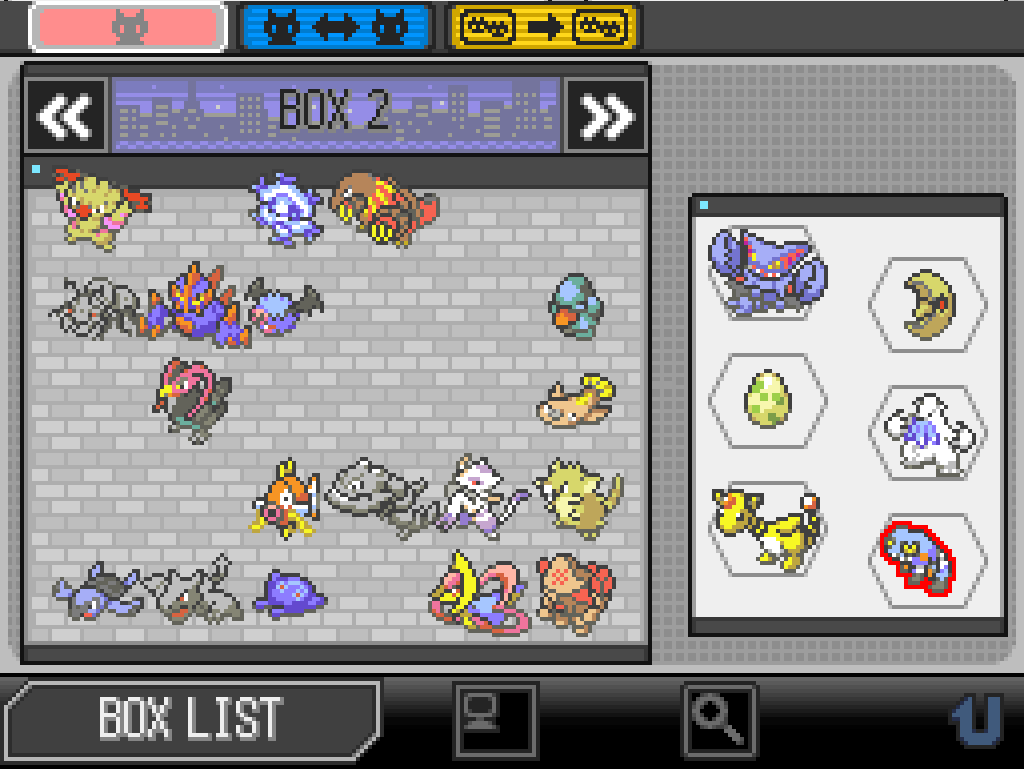Go to the previous box
The image size is (1024, 769).
coord(66,116)
